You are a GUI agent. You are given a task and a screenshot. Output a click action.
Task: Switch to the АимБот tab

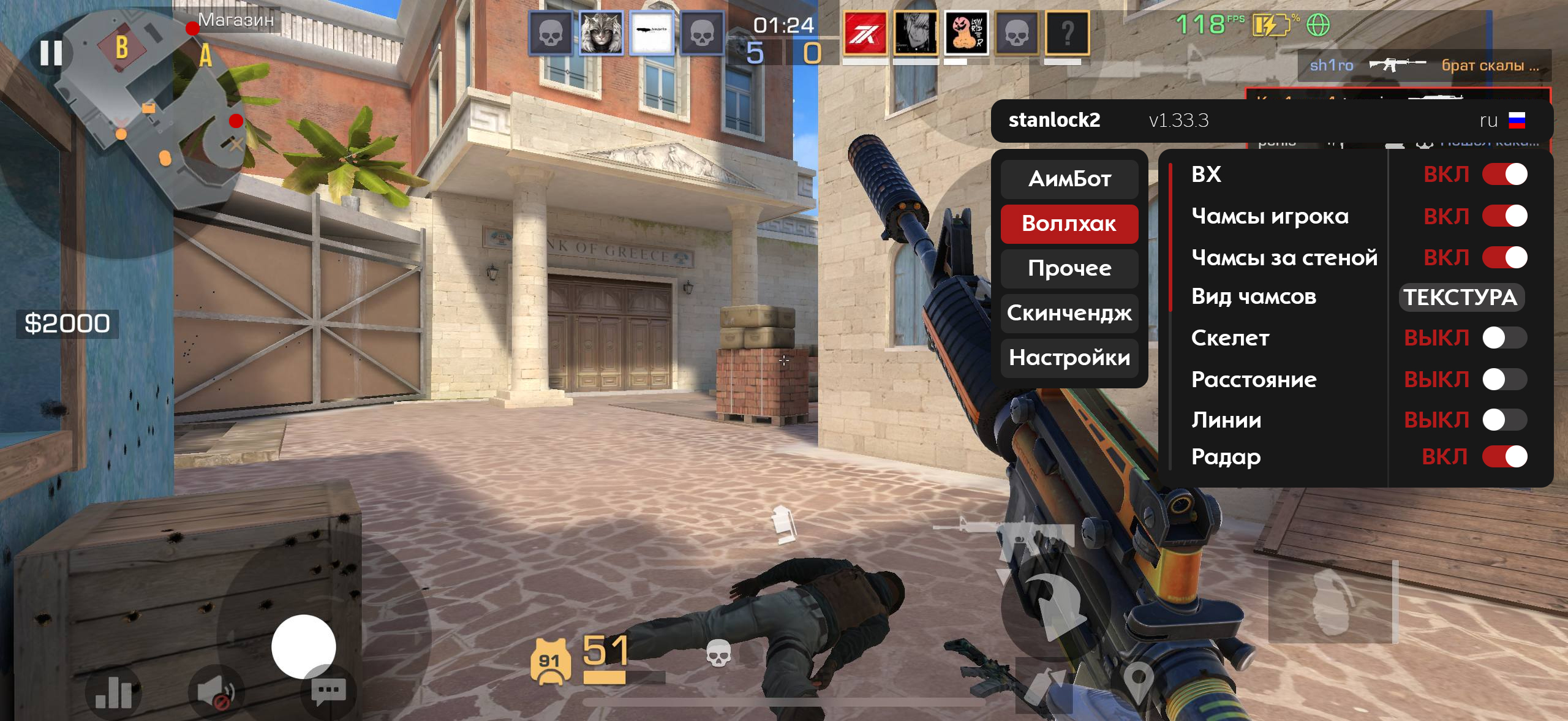[1069, 179]
